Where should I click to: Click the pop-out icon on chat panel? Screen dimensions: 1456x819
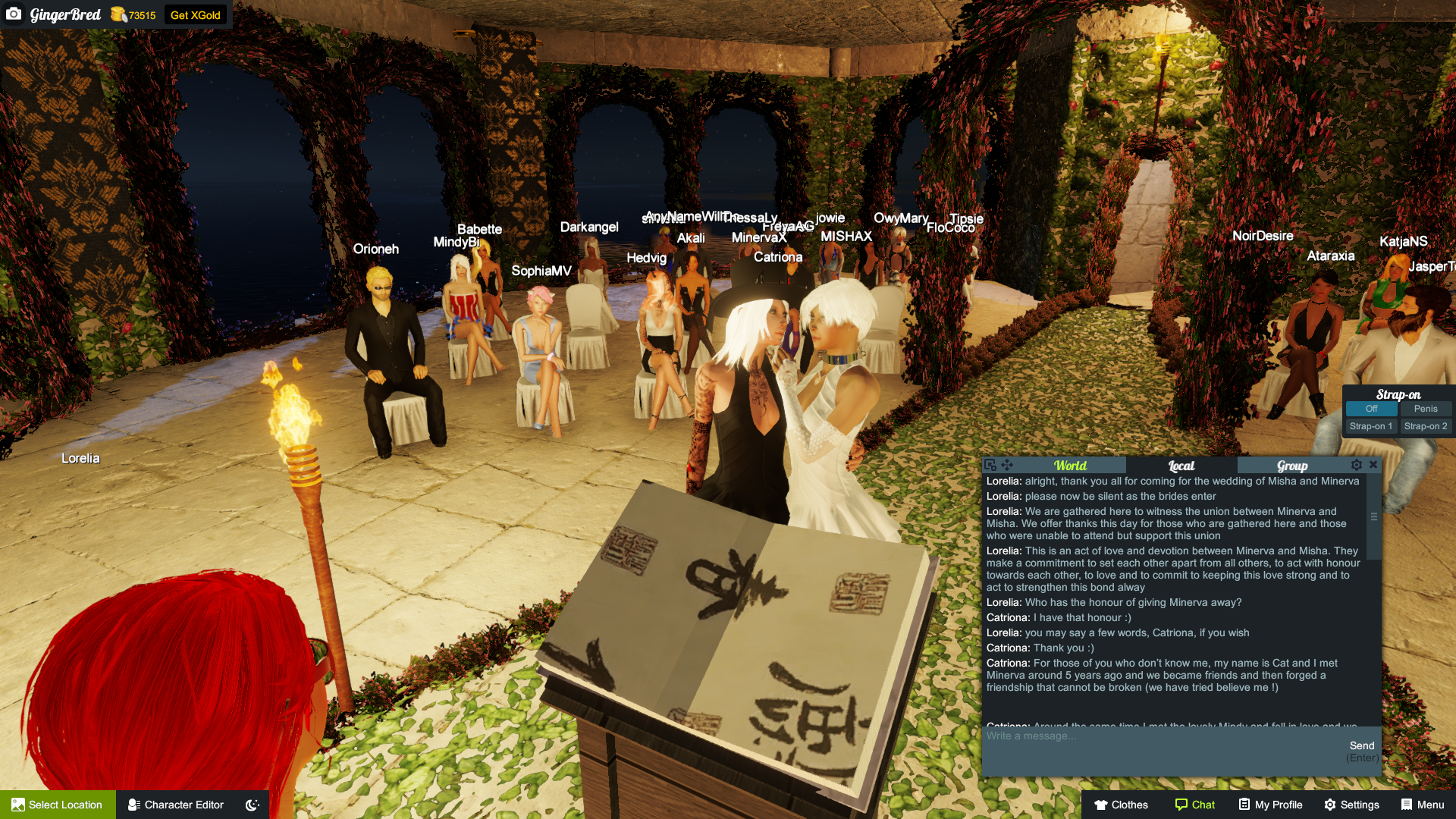coord(991,464)
